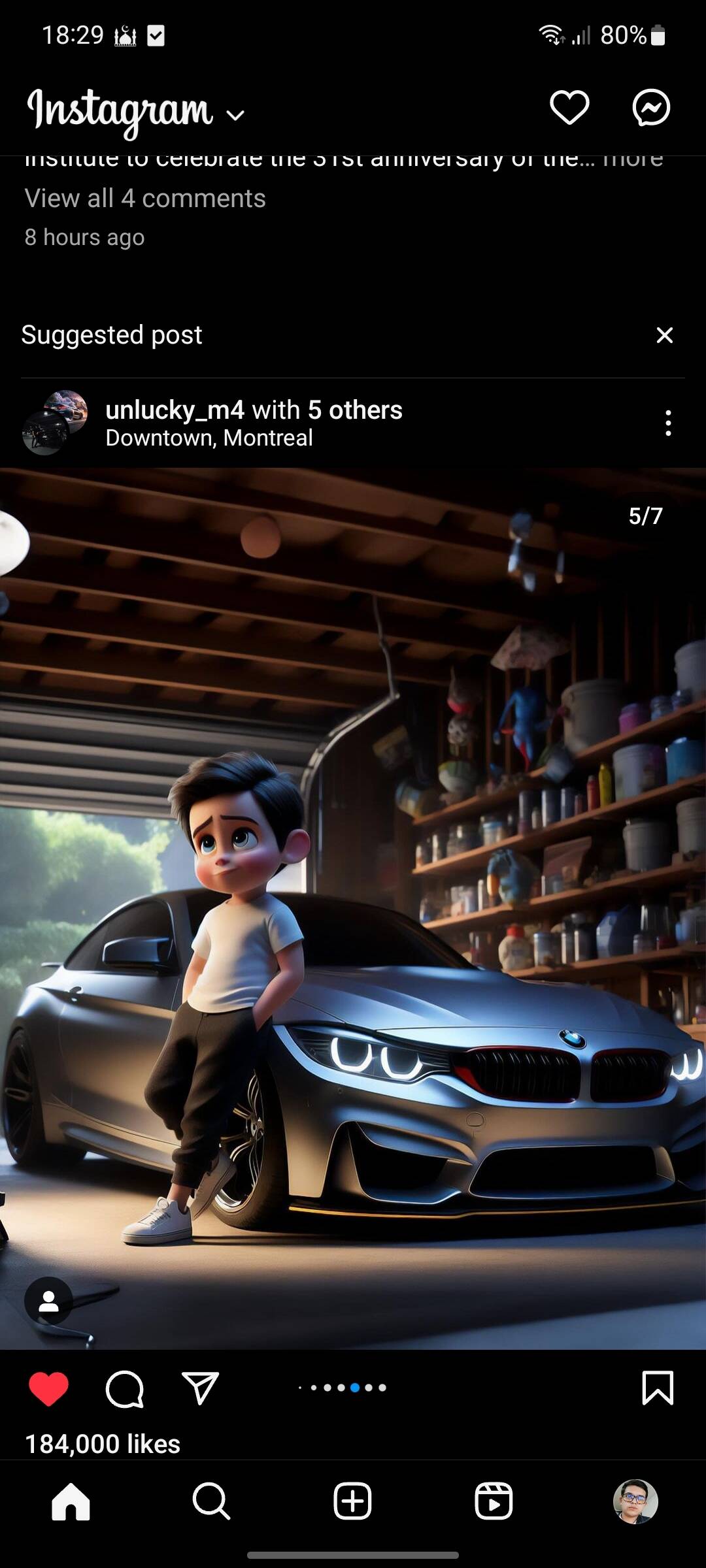Open the Reels tab
Viewport: 706px width, 1568px height.
tap(494, 1501)
